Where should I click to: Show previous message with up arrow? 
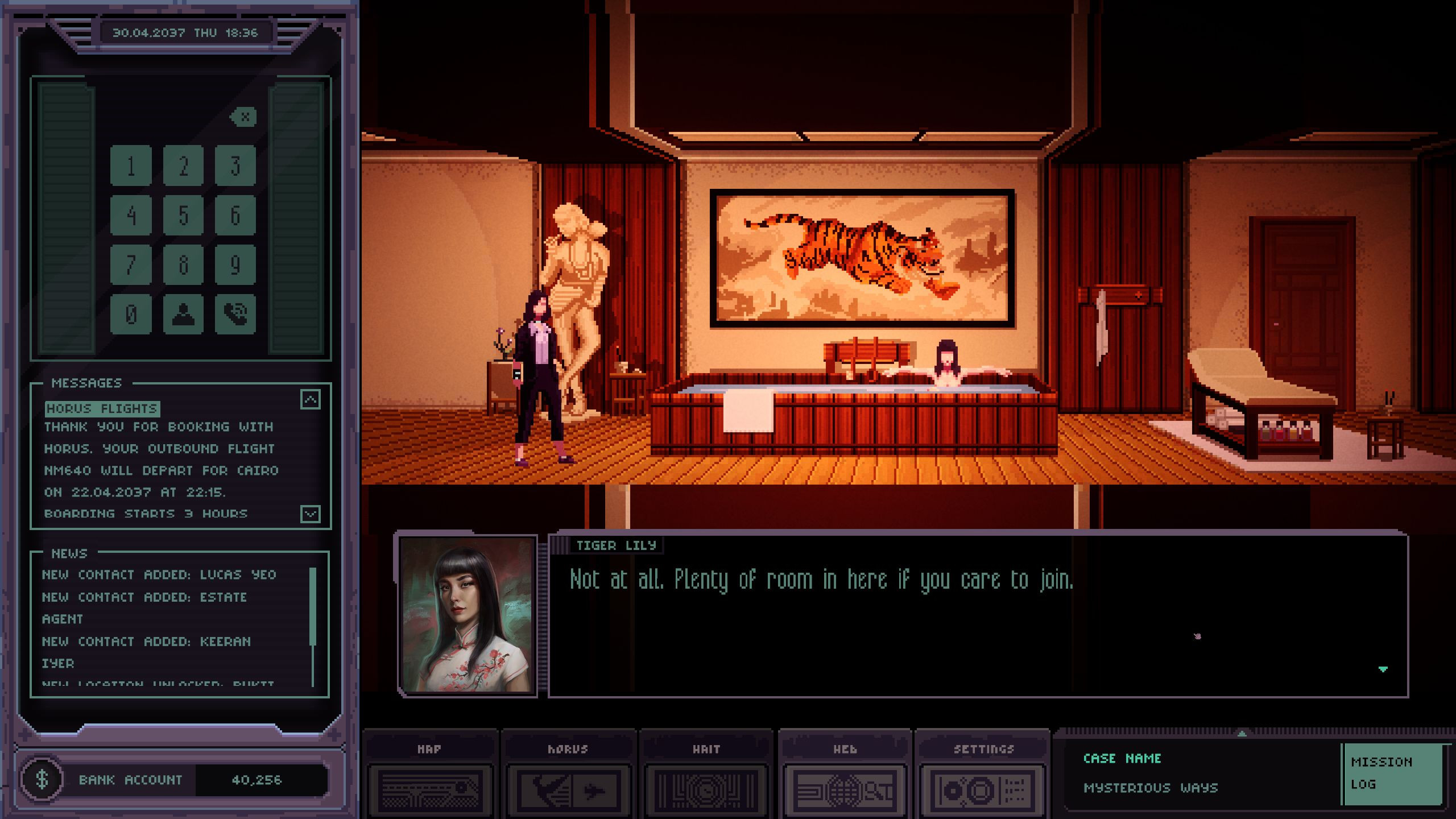(x=311, y=400)
